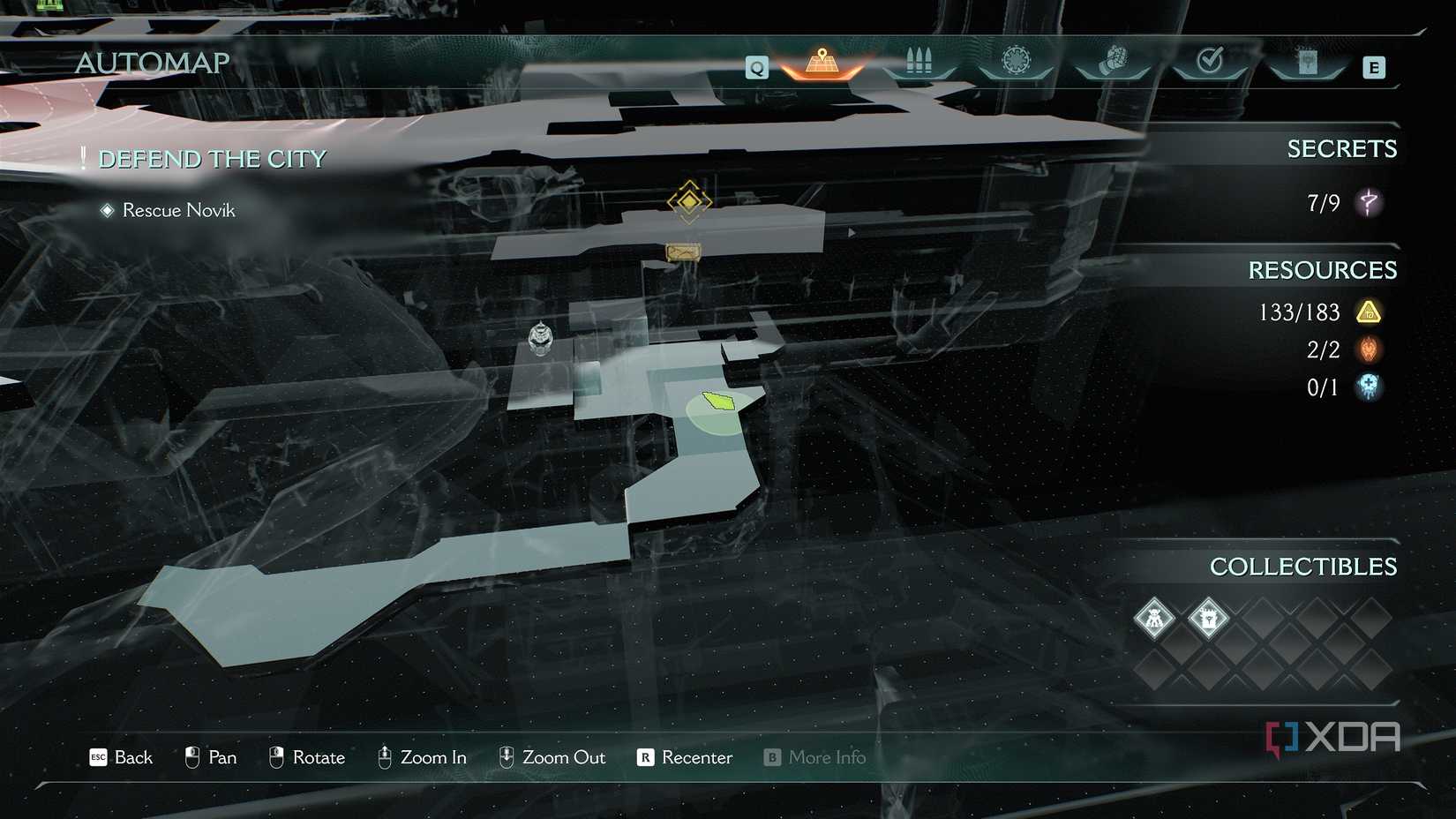The height and width of the screenshot is (819, 1456).
Task: Switch to the codex book tab
Action: pos(1307,62)
